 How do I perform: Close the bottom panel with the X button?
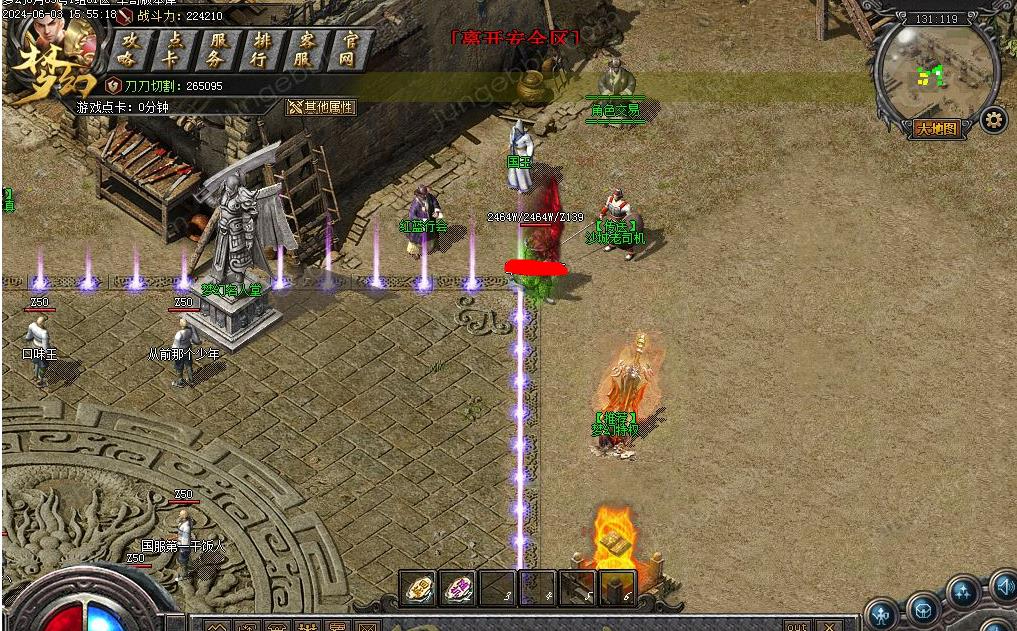click(x=828, y=626)
